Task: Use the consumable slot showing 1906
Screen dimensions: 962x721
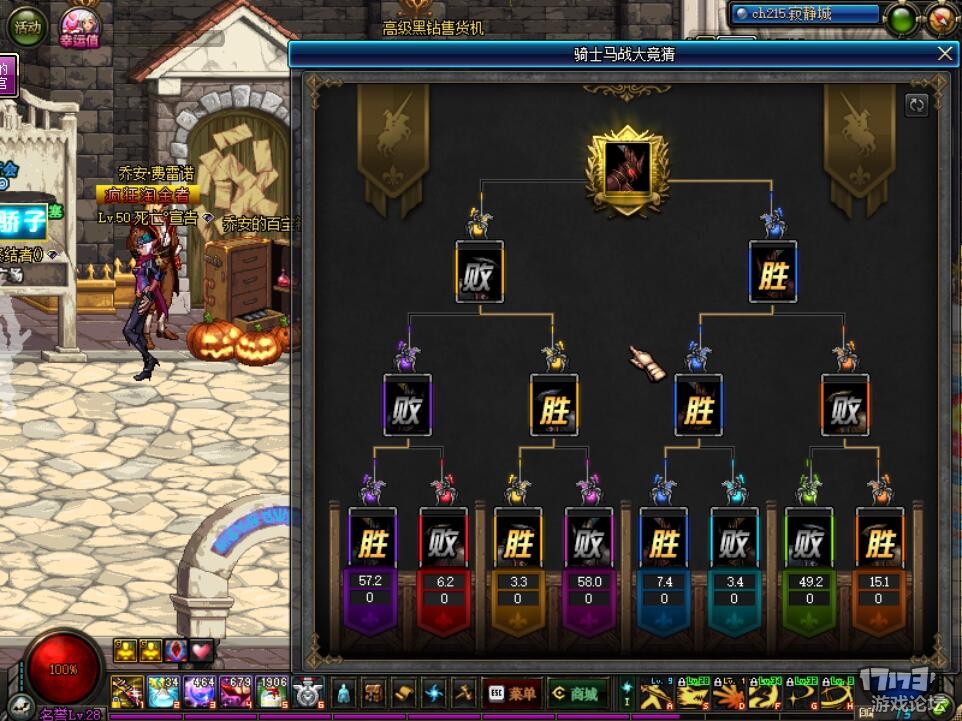Action: [272, 693]
